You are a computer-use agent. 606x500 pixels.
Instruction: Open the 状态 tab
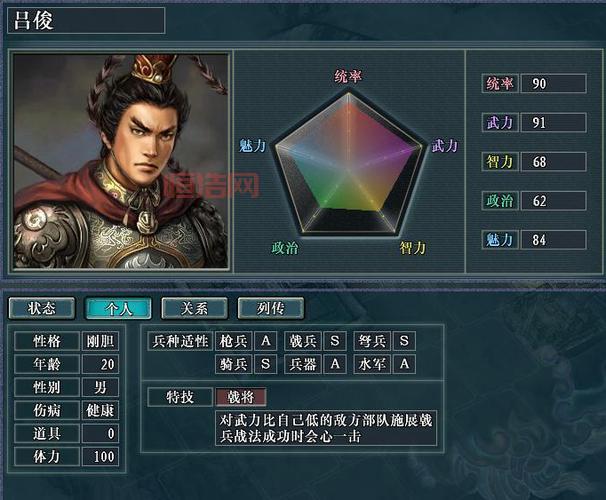[x=42, y=308]
